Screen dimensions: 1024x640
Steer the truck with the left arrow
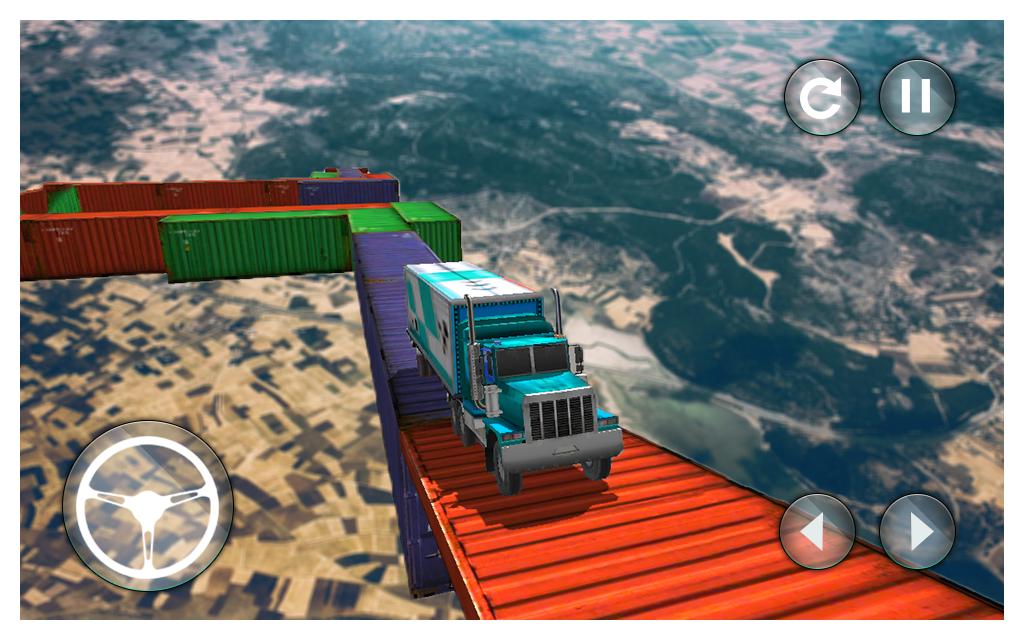[817, 531]
